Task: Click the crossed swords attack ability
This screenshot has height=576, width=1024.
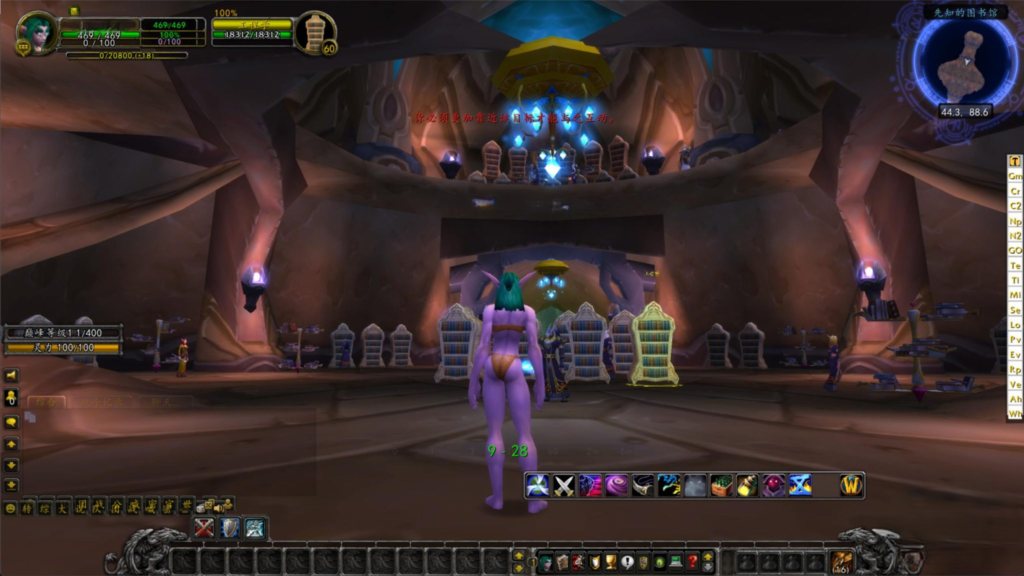Action: tap(564, 486)
